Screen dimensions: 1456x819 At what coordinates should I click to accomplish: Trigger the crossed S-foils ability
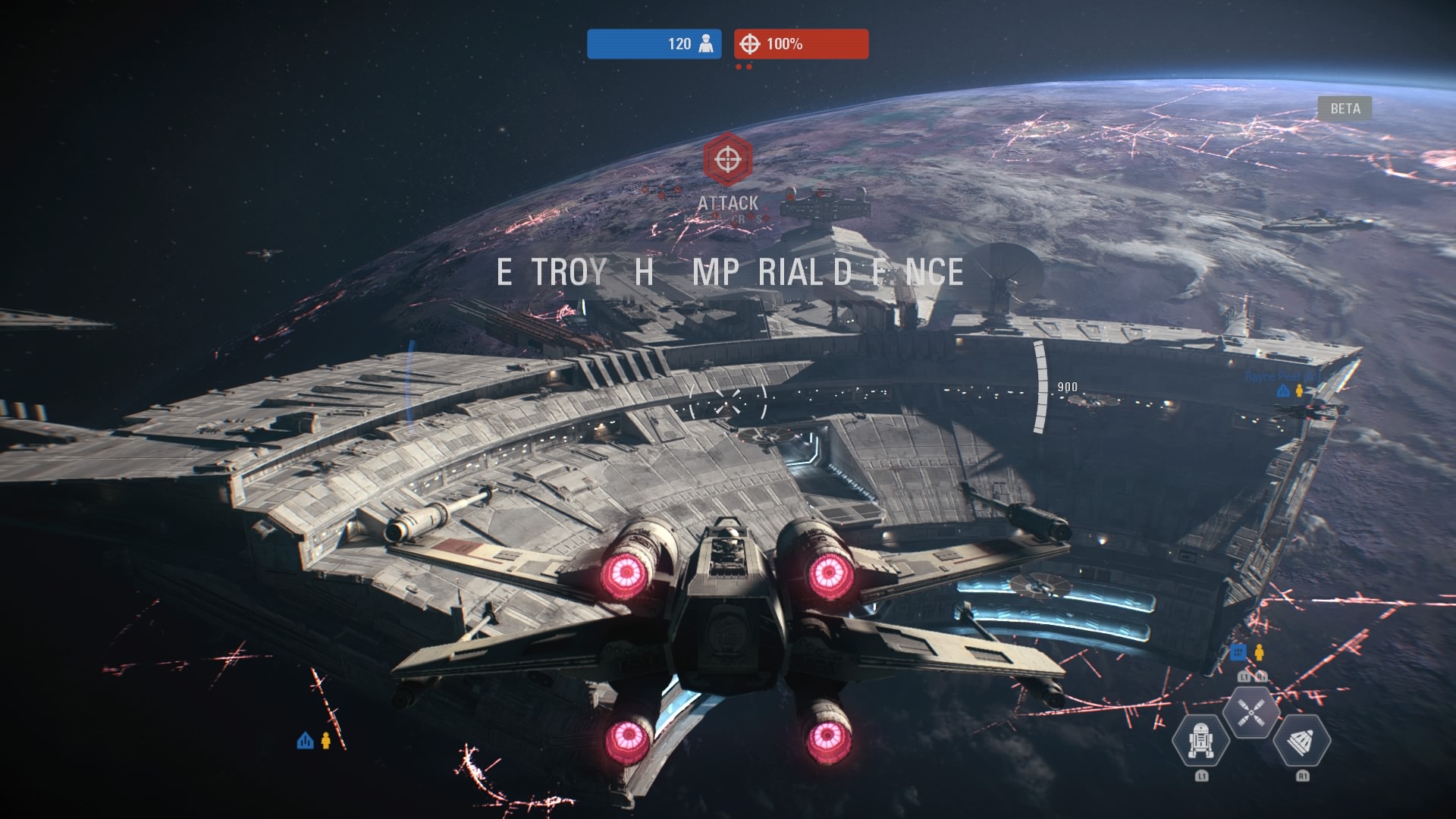click(1250, 712)
